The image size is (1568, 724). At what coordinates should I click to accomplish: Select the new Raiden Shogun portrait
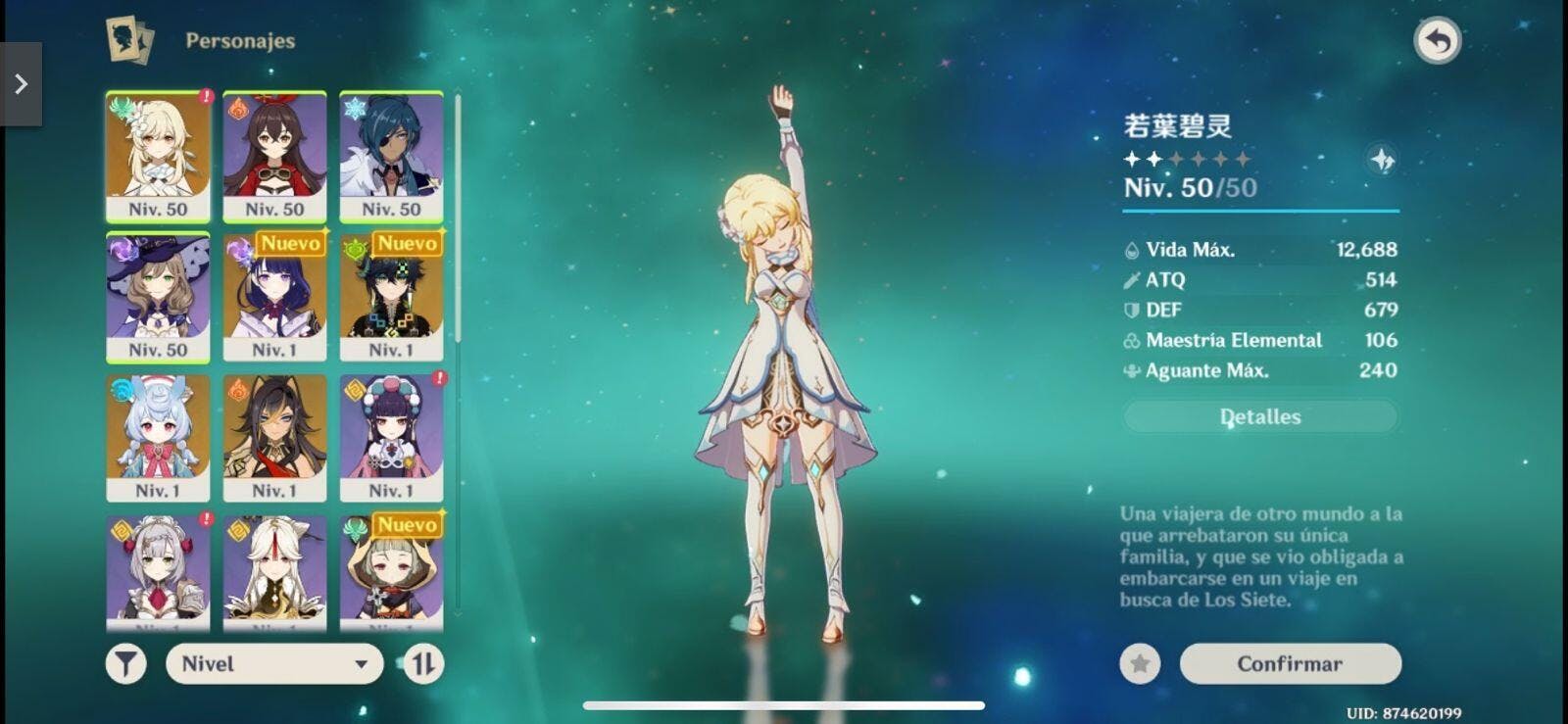coord(274,298)
